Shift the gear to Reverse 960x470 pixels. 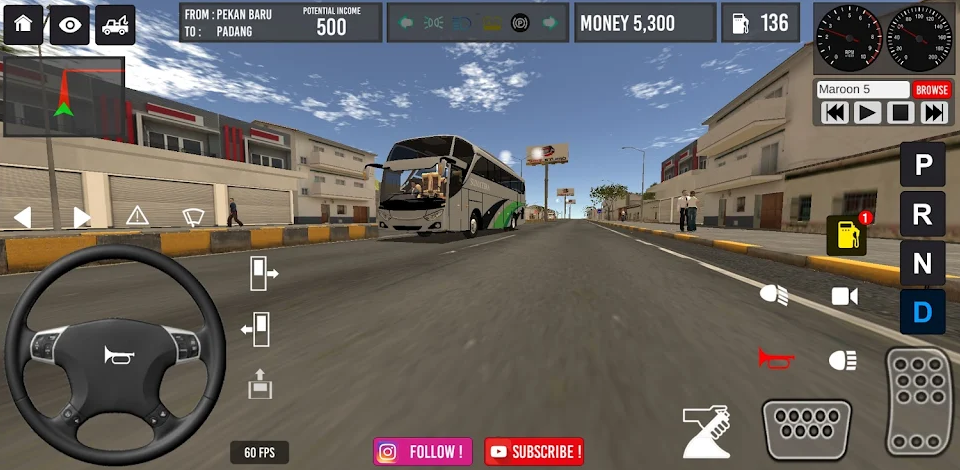click(x=922, y=213)
